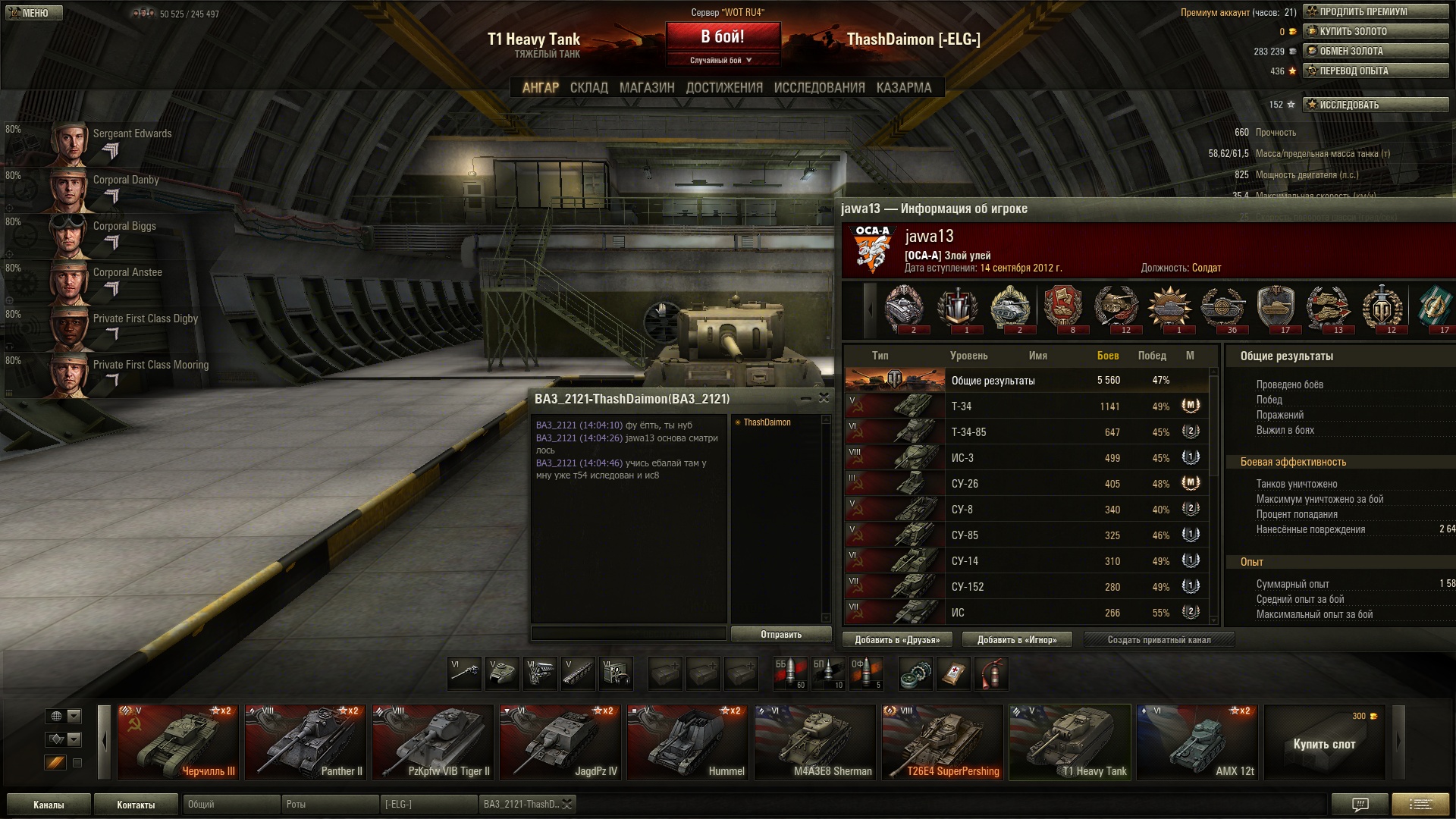Open the Каналы button
This screenshot has width=1456, height=819.
pos(49,805)
